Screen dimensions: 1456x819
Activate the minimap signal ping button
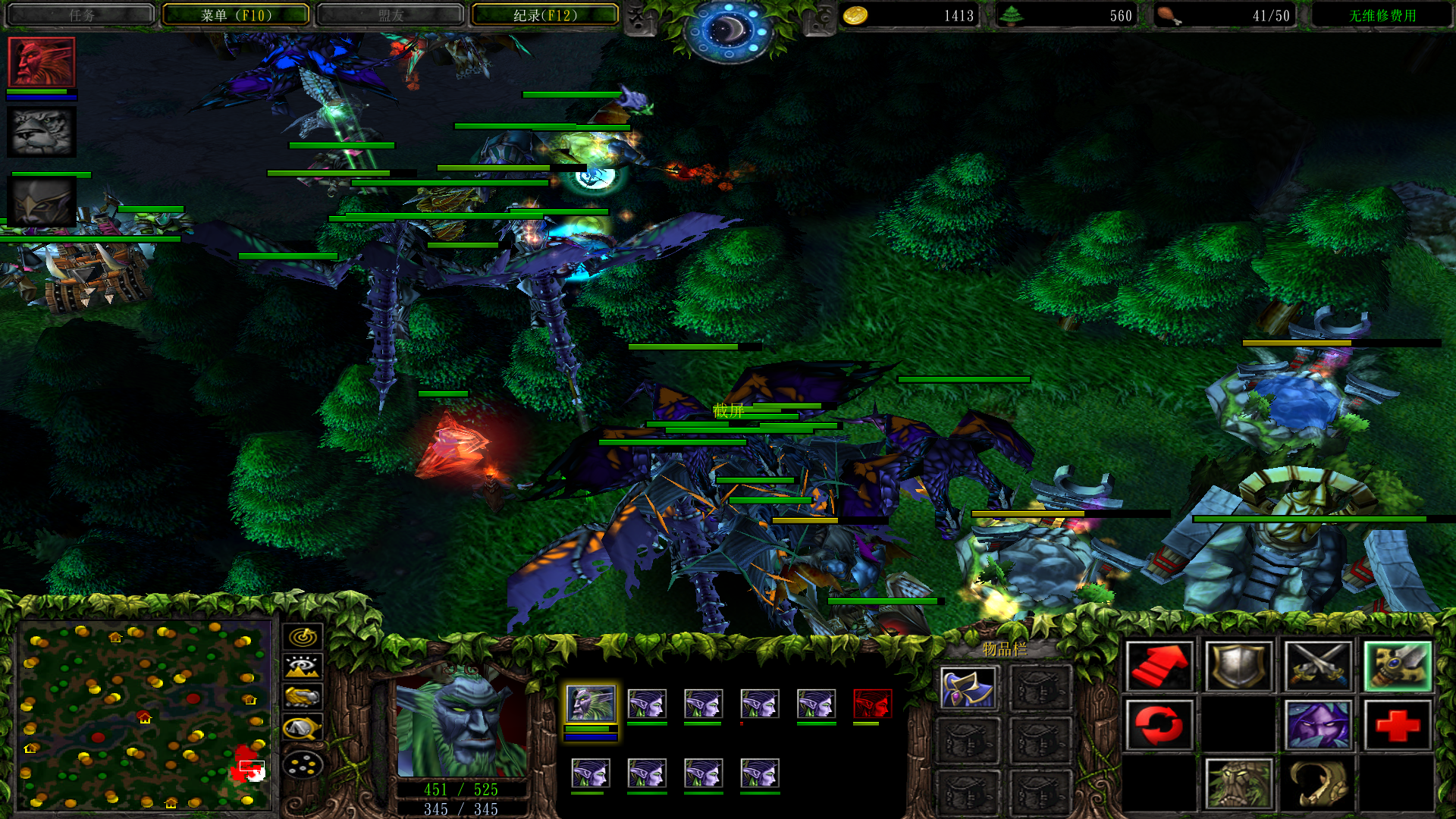point(303,637)
